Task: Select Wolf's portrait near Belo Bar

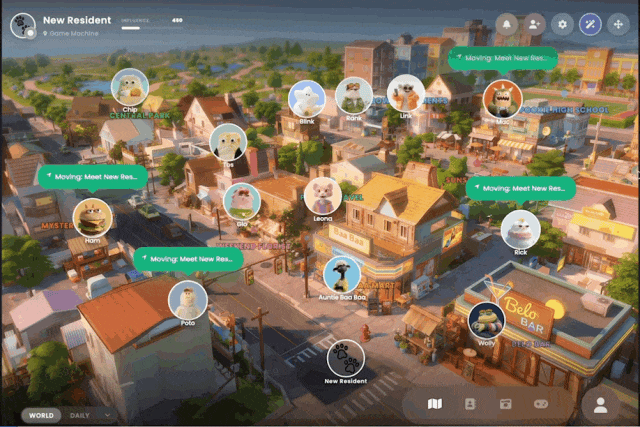Action: (x=486, y=320)
